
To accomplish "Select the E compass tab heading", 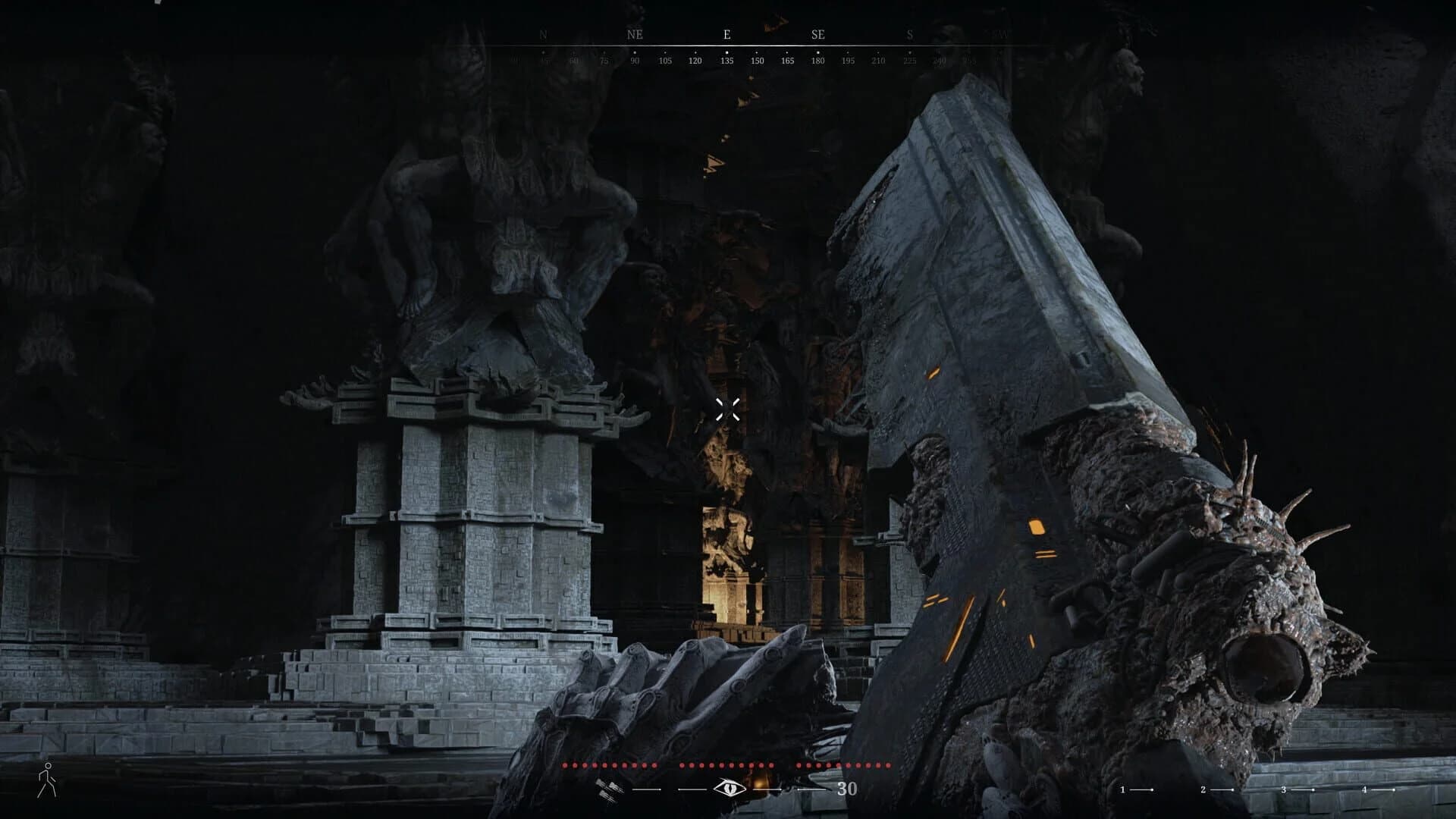I will point(726,34).
